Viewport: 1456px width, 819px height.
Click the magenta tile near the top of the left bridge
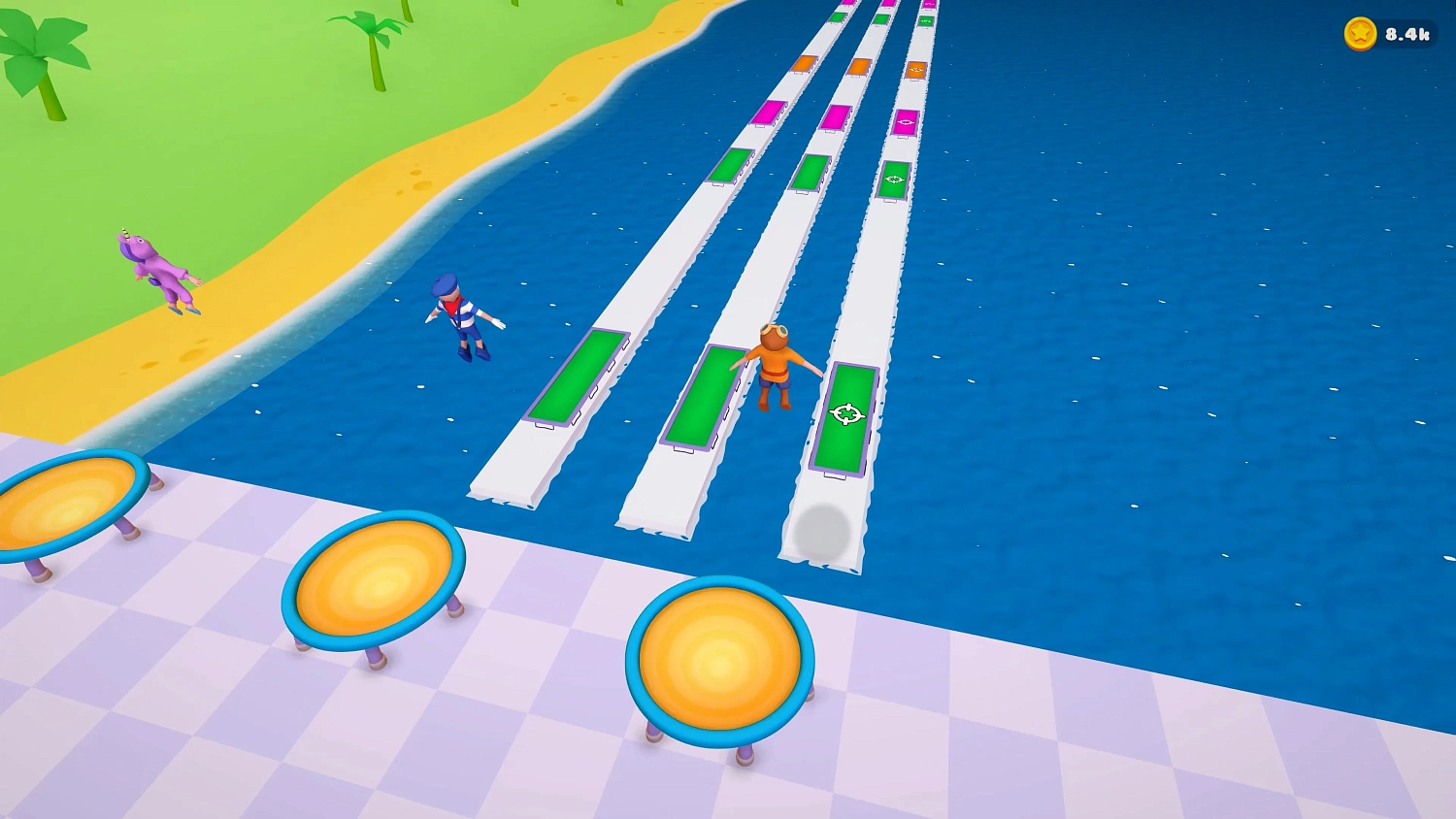click(x=767, y=115)
